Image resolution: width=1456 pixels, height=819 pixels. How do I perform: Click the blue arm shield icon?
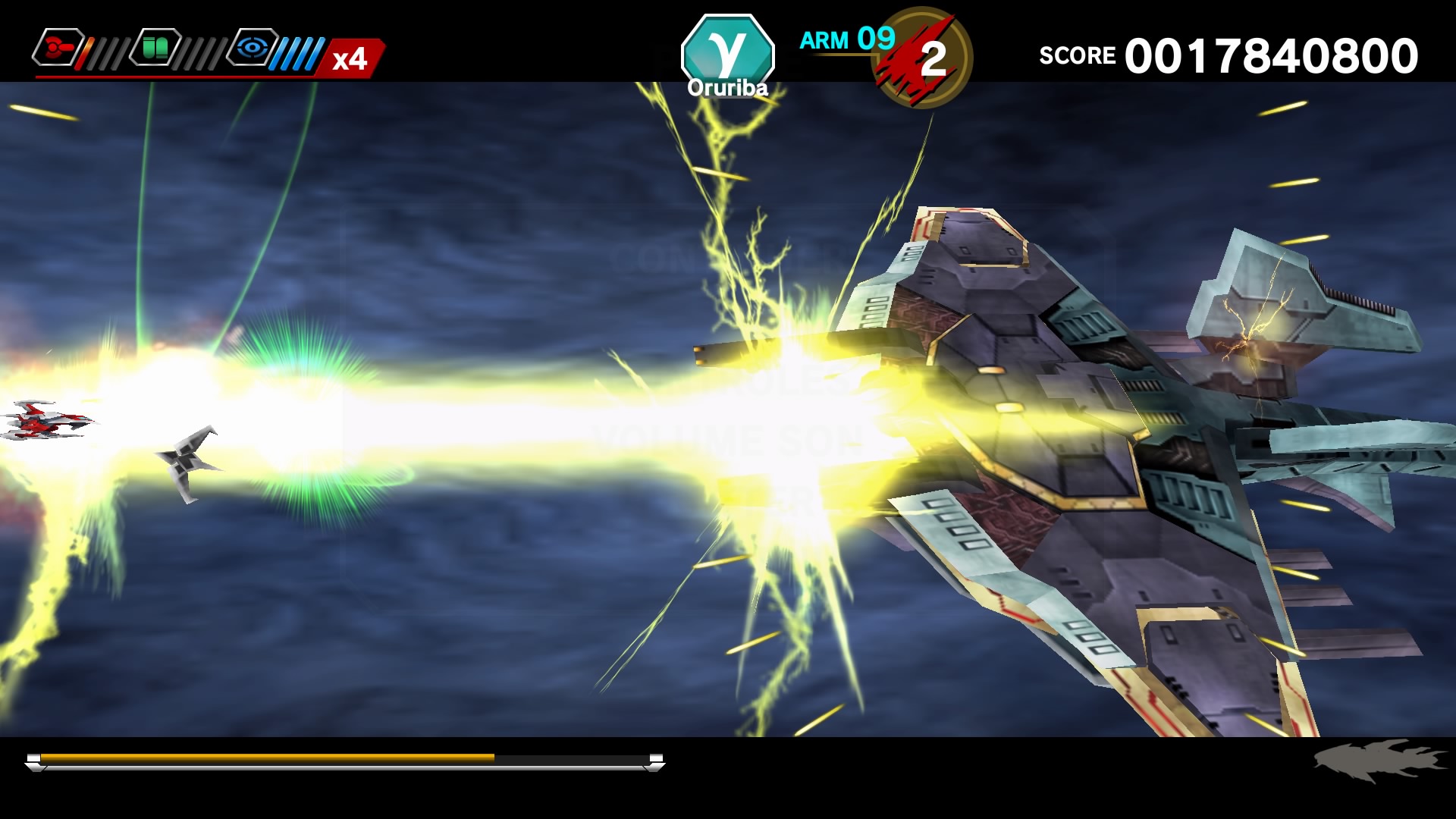[253, 48]
